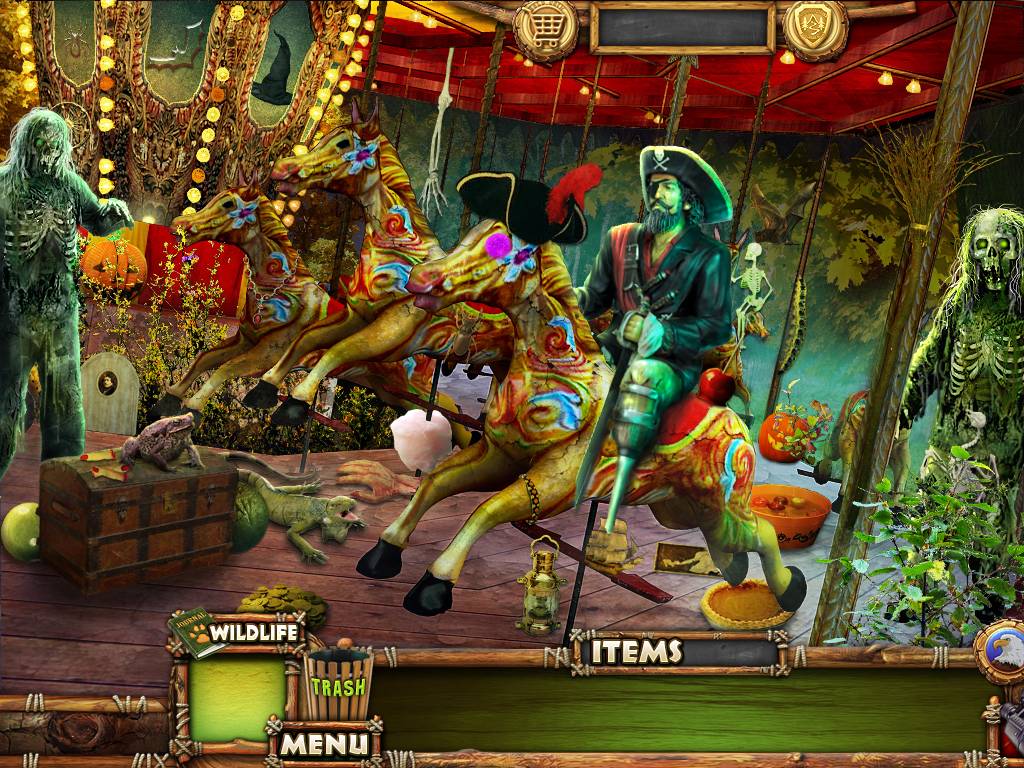1024x768 pixels.
Task: Select the green Wildlife photo slot
Action: coord(238,699)
